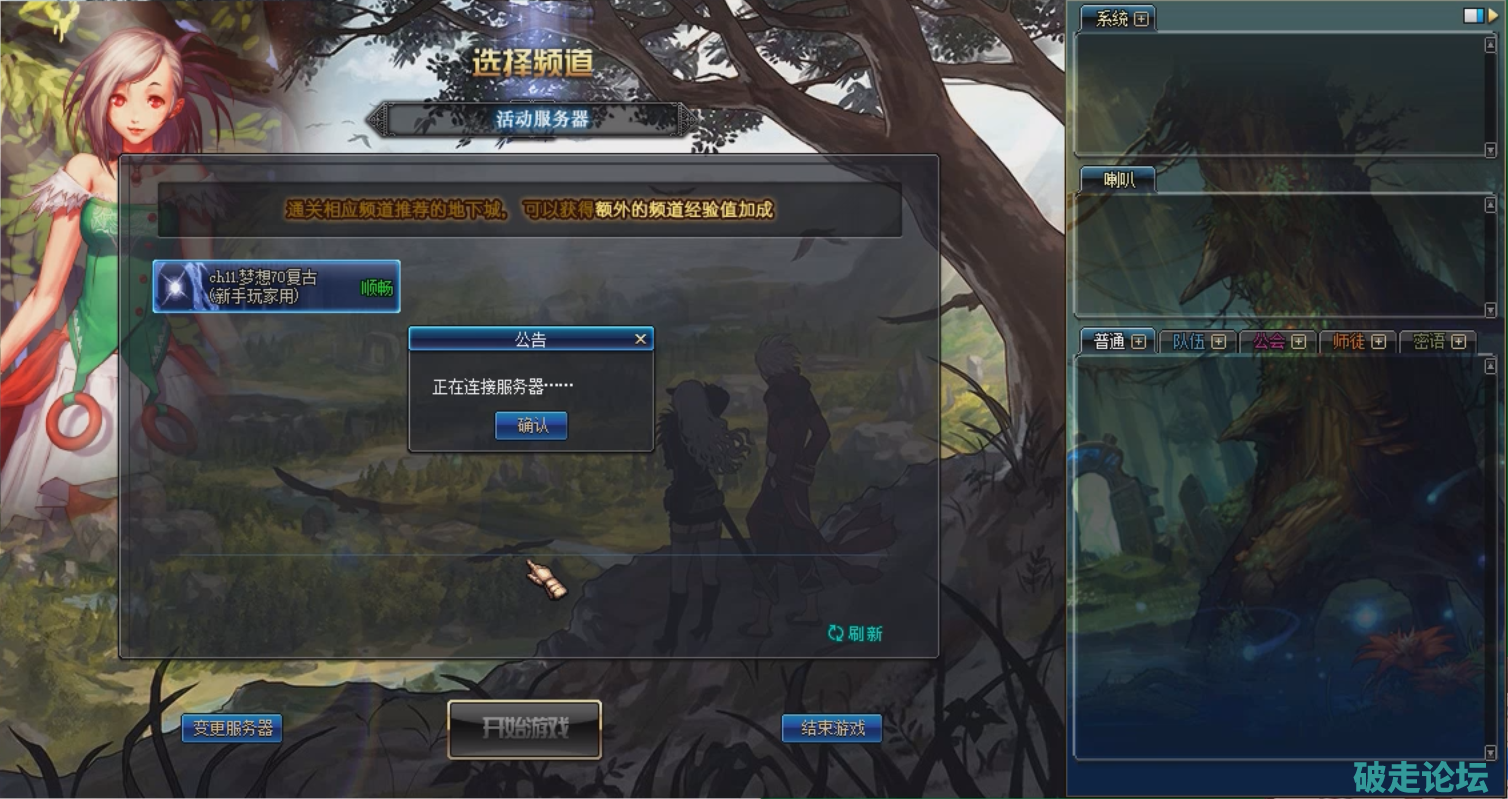Choose the 师徒 mentor chat tab

coord(1348,342)
